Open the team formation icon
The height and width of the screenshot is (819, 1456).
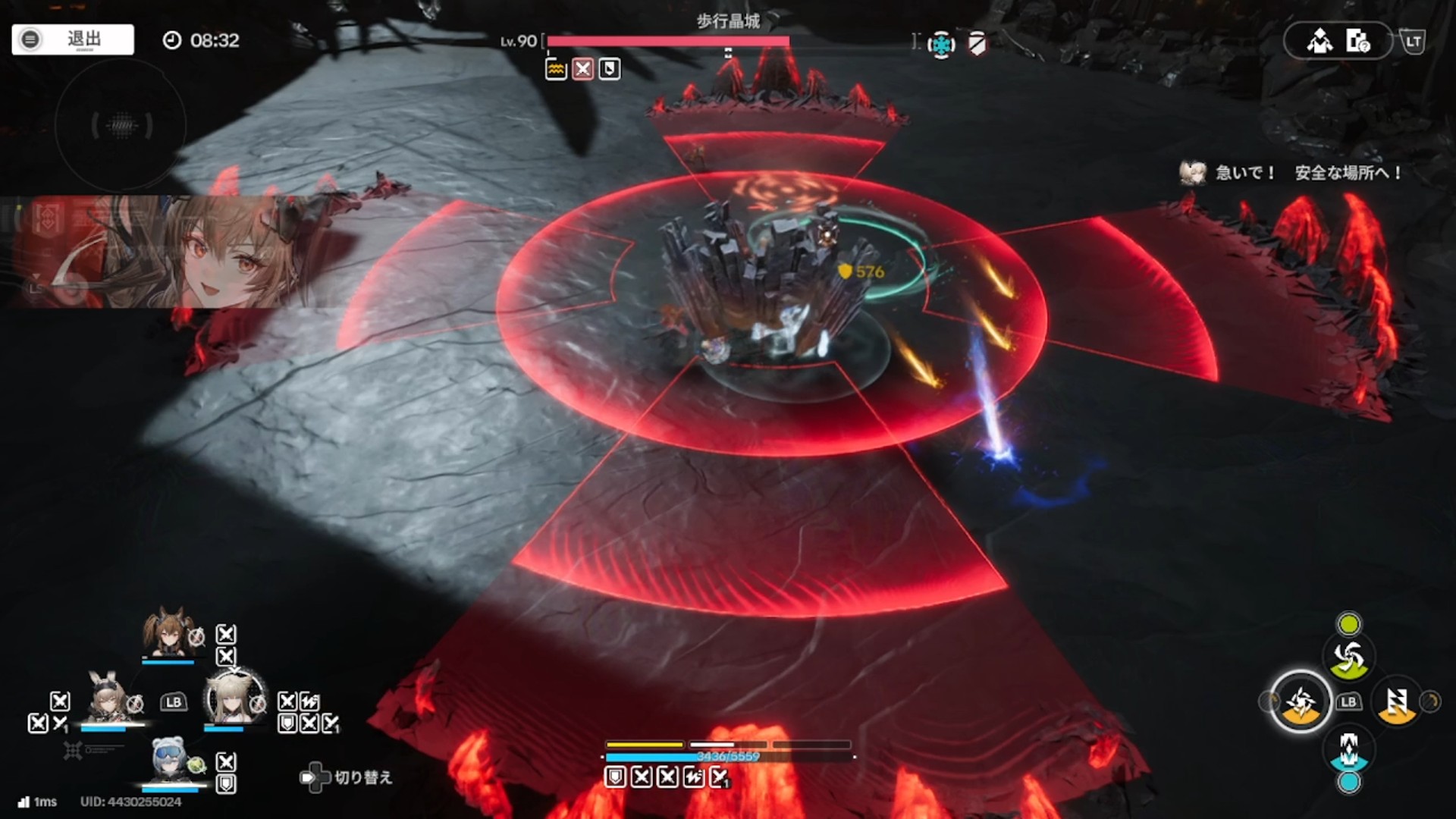[x=1319, y=41]
